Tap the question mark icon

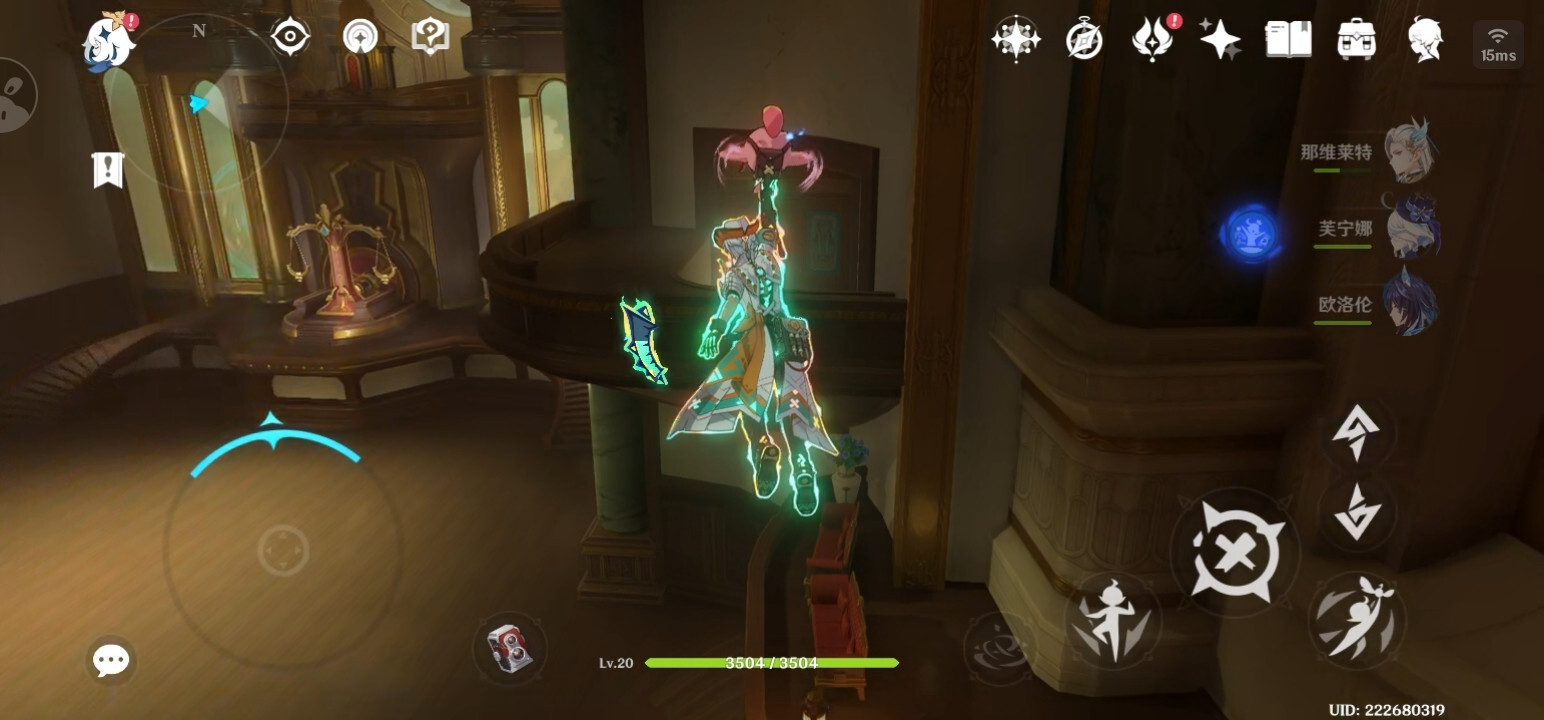(430, 37)
